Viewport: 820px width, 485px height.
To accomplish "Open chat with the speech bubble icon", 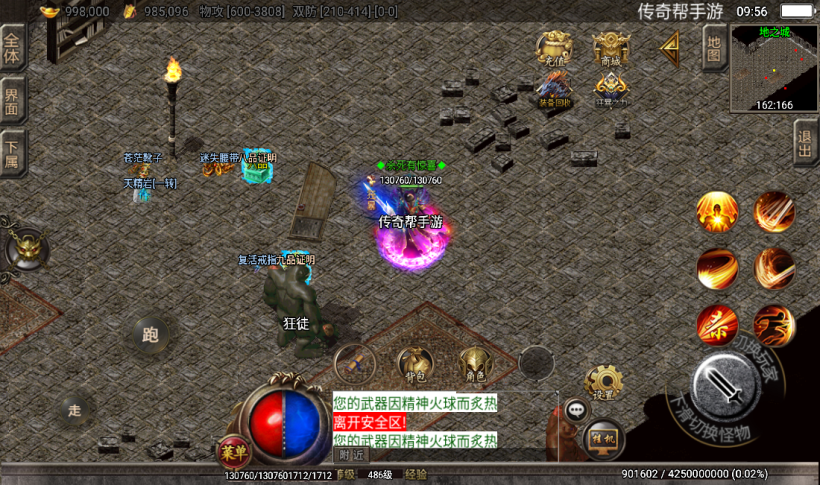I will [576, 409].
